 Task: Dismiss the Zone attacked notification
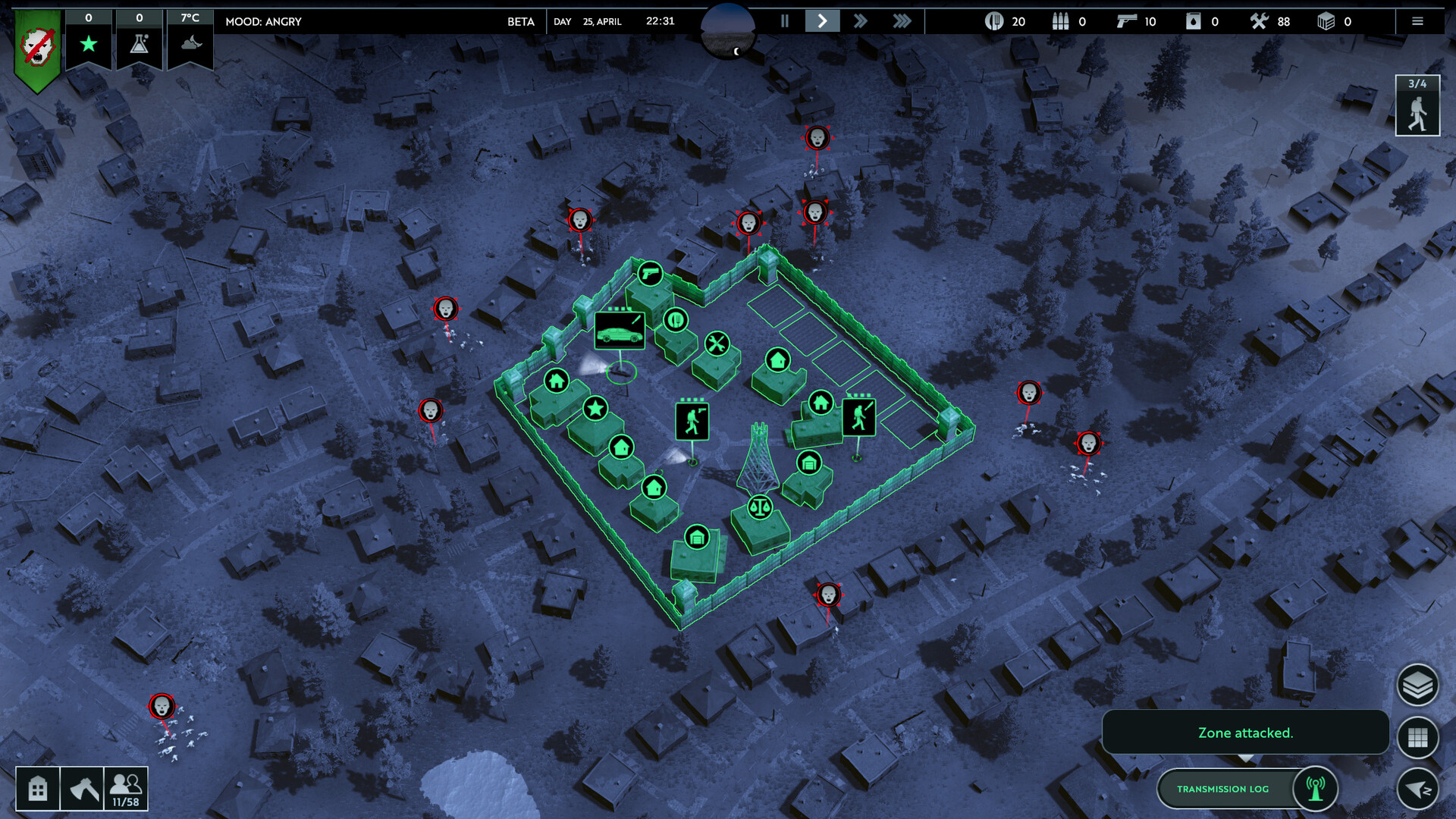tap(1245, 733)
